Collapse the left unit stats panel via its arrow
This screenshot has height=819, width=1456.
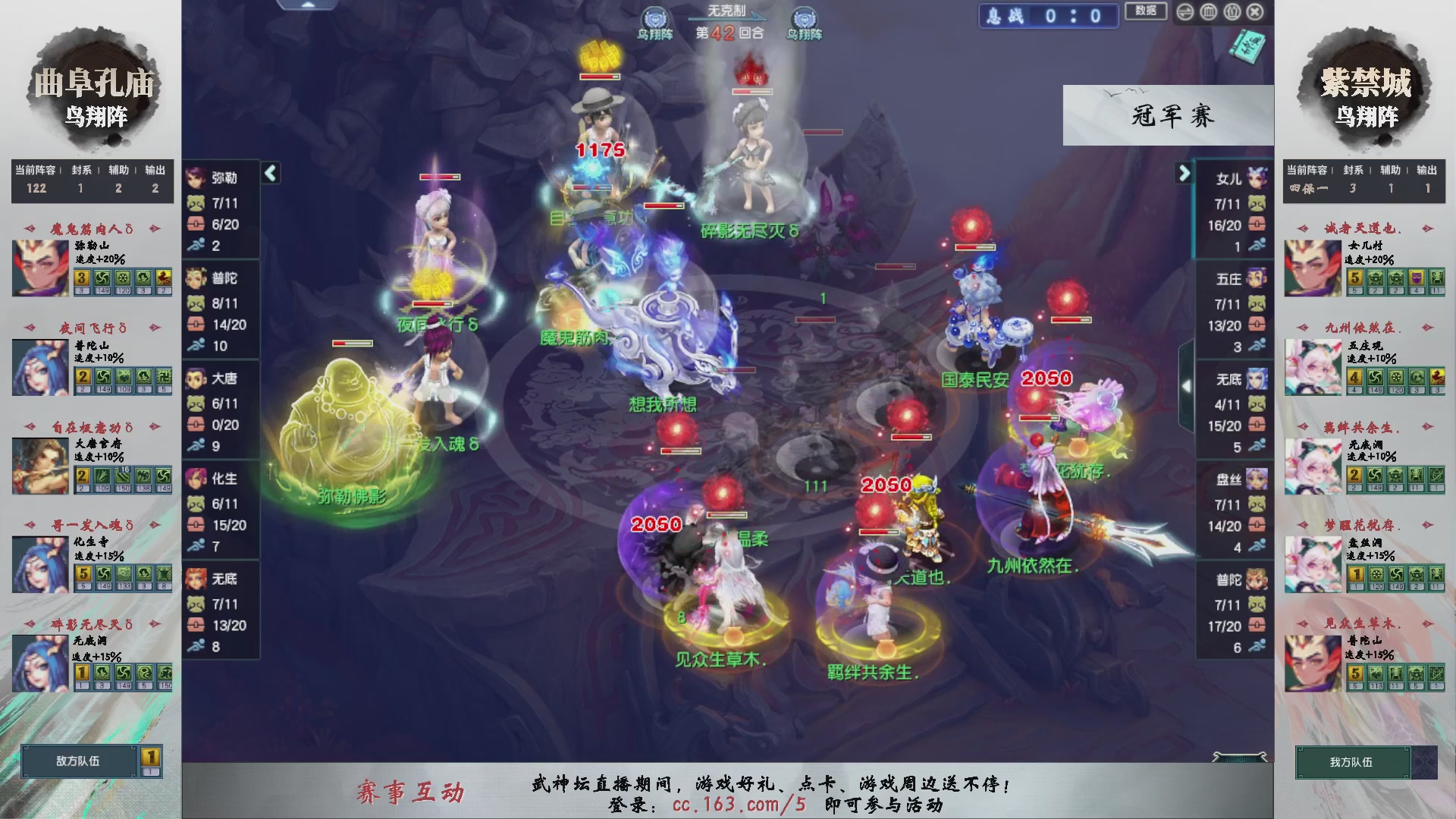coord(269,173)
